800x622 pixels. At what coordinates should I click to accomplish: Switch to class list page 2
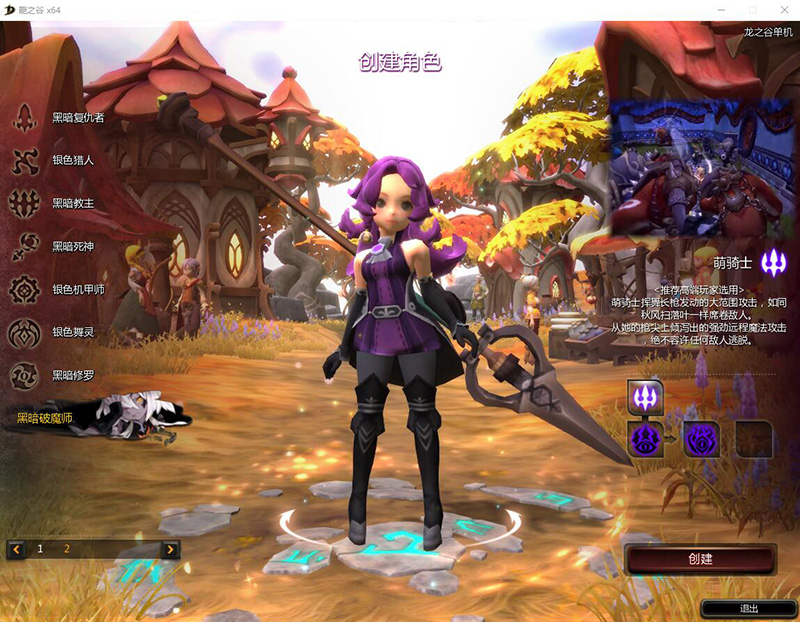click(x=67, y=549)
